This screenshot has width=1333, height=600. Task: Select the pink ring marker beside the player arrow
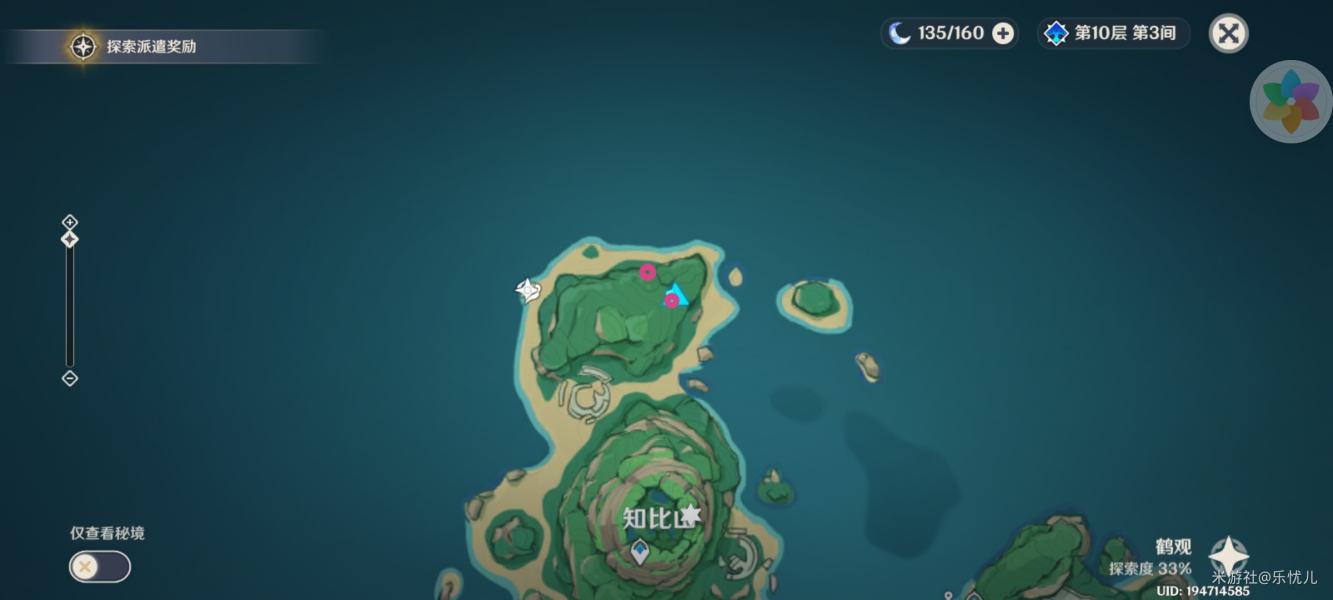pyautogui.click(x=671, y=300)
